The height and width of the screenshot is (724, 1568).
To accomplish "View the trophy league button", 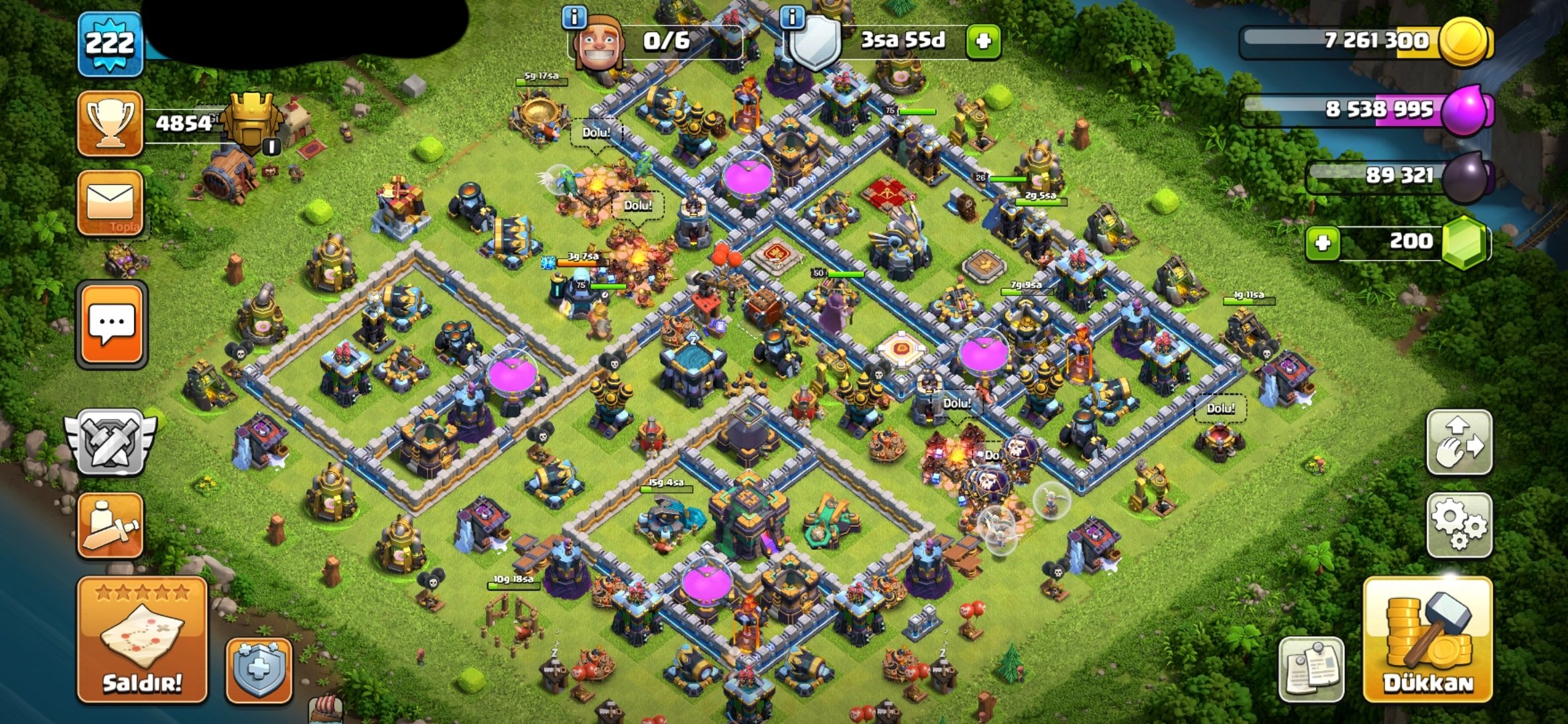I will (x=110, y=123).
